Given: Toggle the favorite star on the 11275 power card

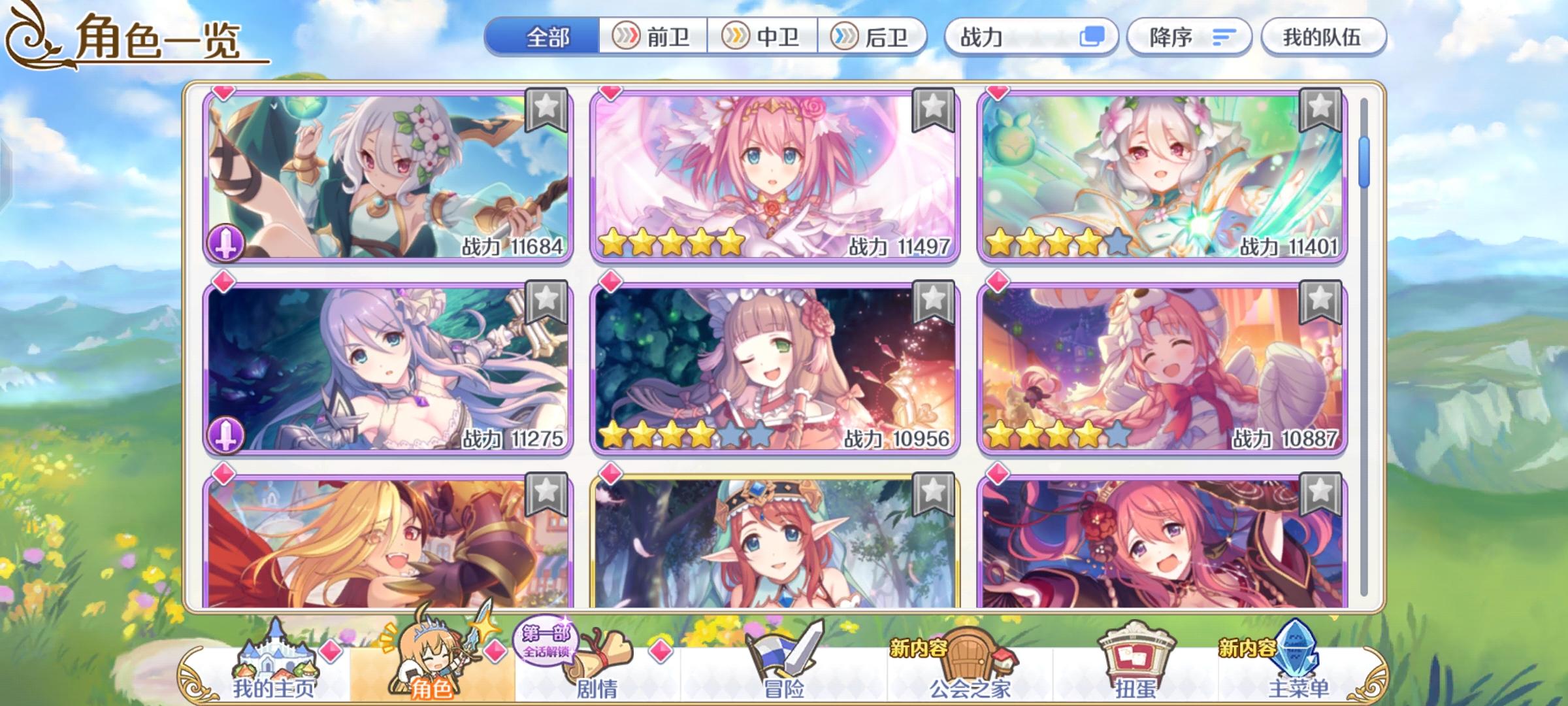Looking at the screenshot, I should 546,302.
